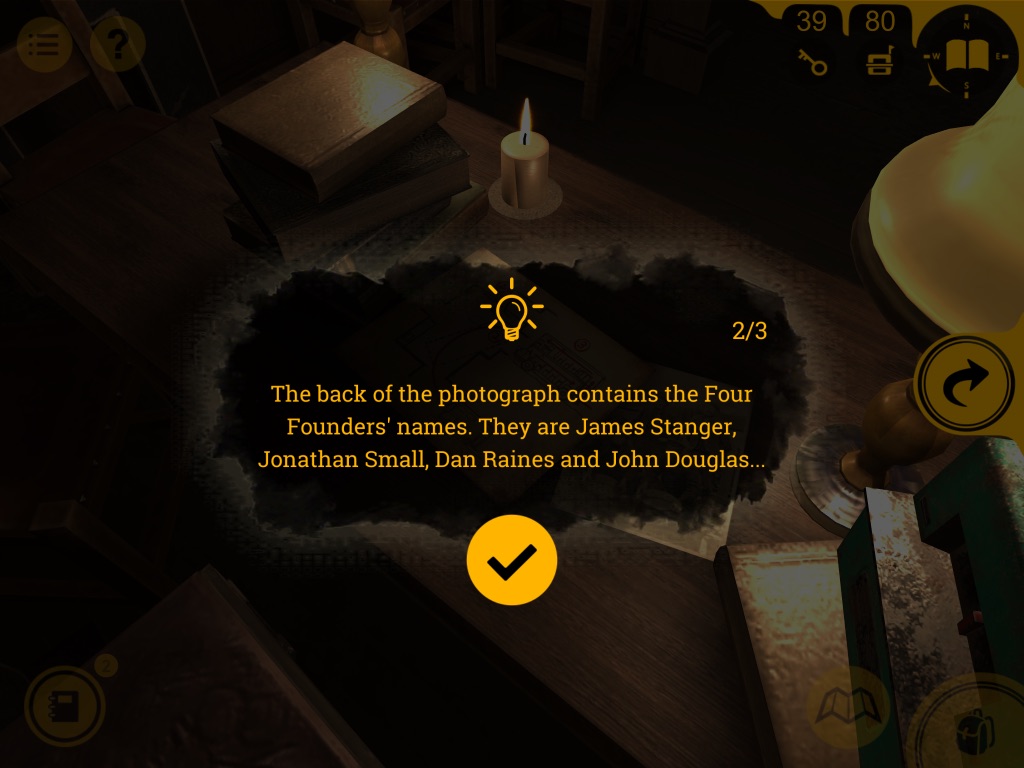The image size is (1024, 768).
Task: Select the chest counter icon
Action: click(x=879, y=62)
